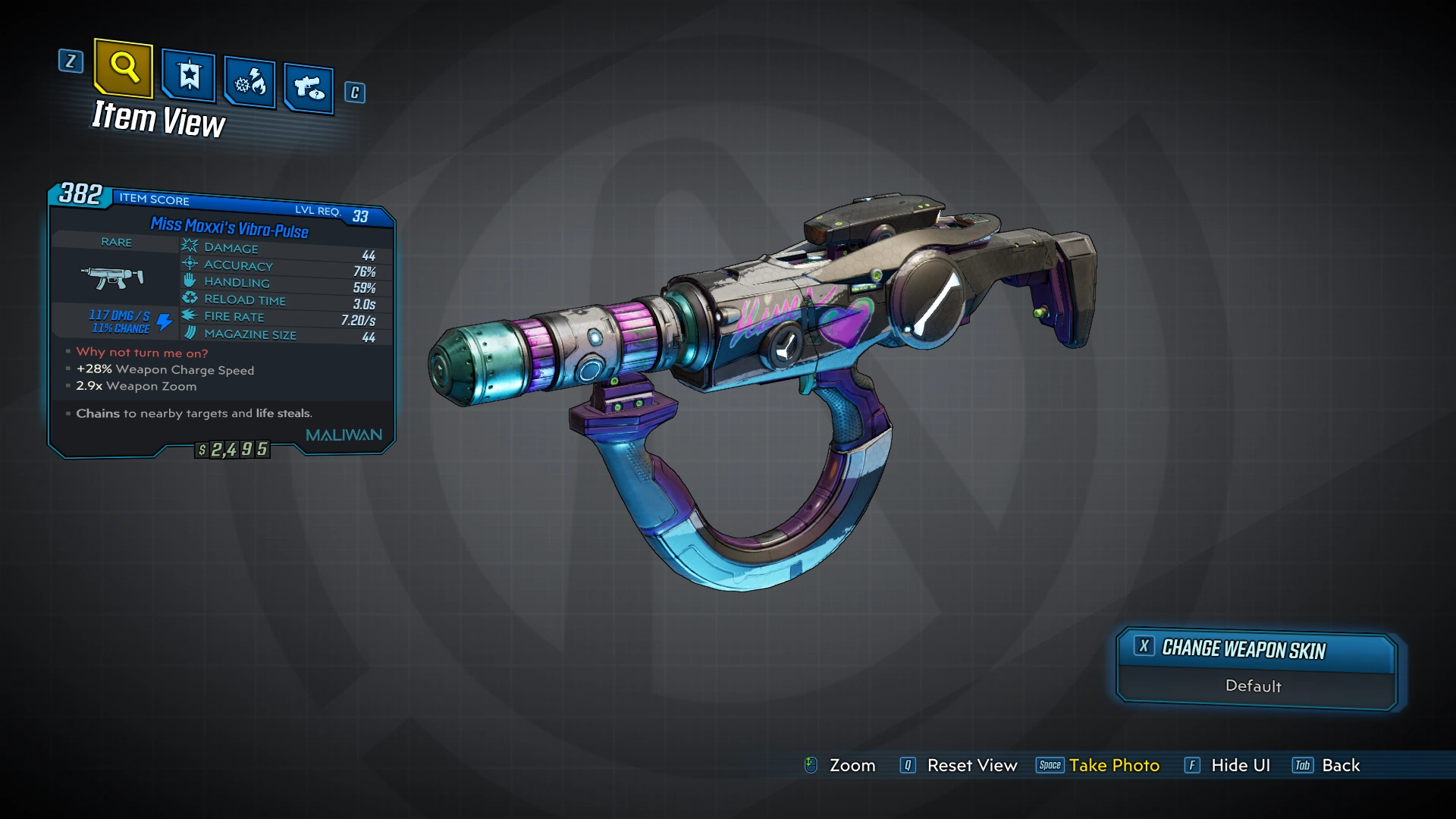This screenshot has width=1456, height=819.
Task: Switch to the gun with eye tab
Action: (309, 89)
